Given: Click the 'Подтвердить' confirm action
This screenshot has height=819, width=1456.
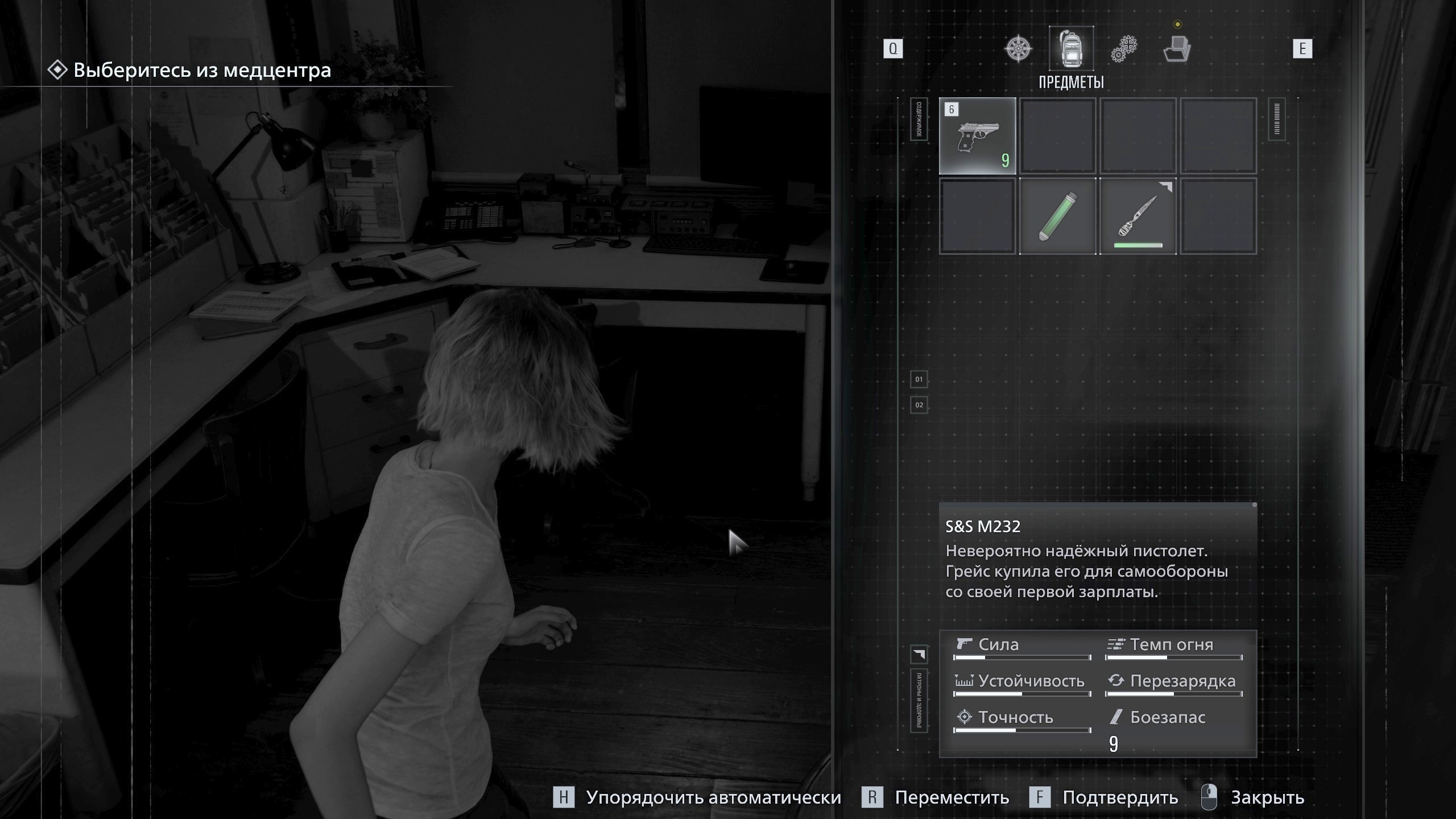Looking at the screenshot, I should (1120, 797).
